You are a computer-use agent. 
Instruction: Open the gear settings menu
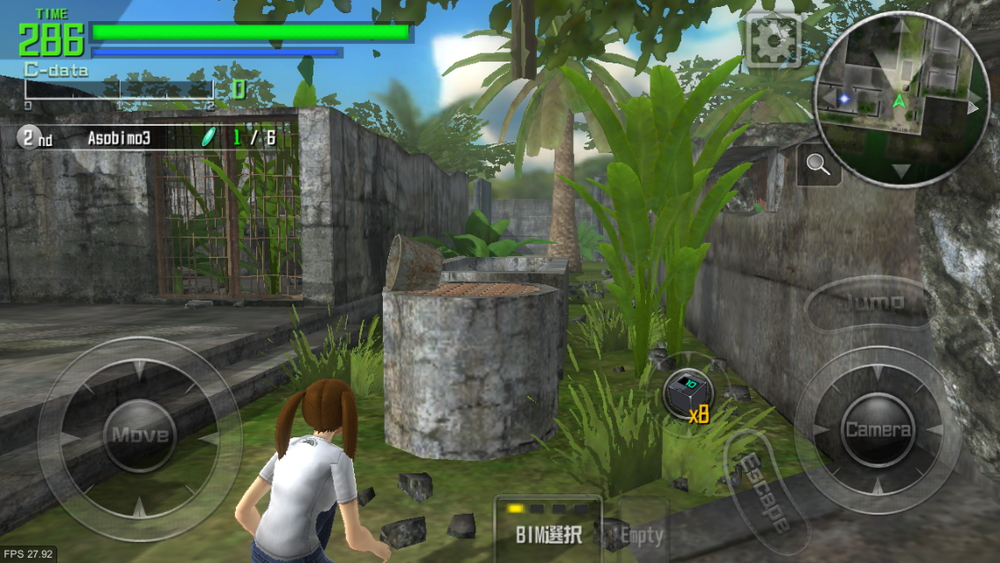coord(773,41)
